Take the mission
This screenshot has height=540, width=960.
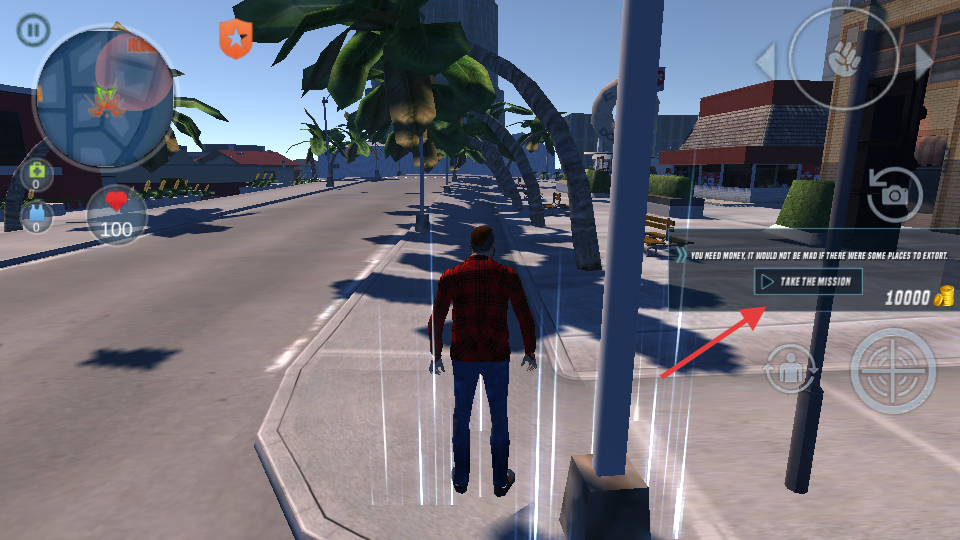pos(808,281)
